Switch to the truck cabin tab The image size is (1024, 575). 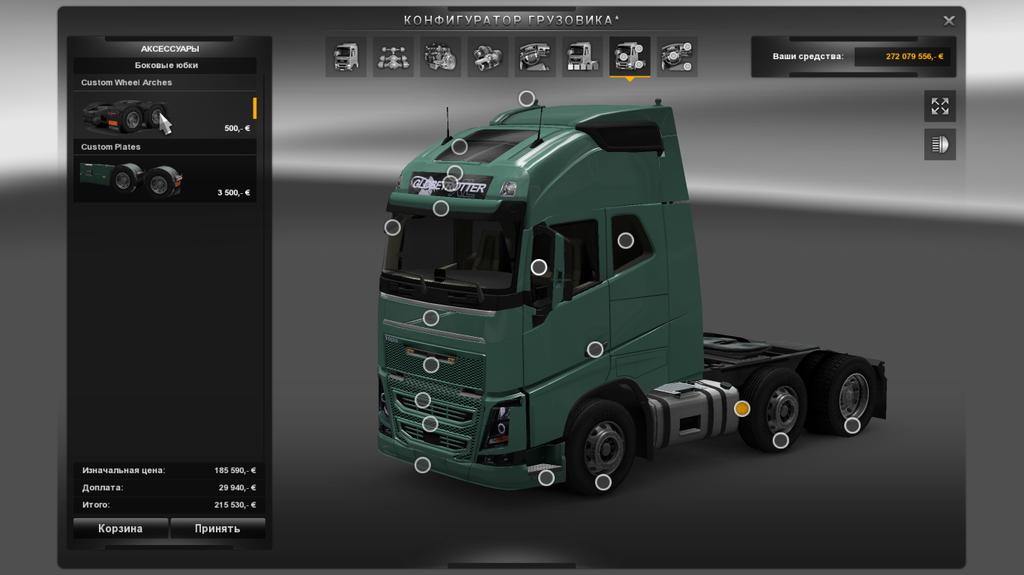click(x=345, y=57)
